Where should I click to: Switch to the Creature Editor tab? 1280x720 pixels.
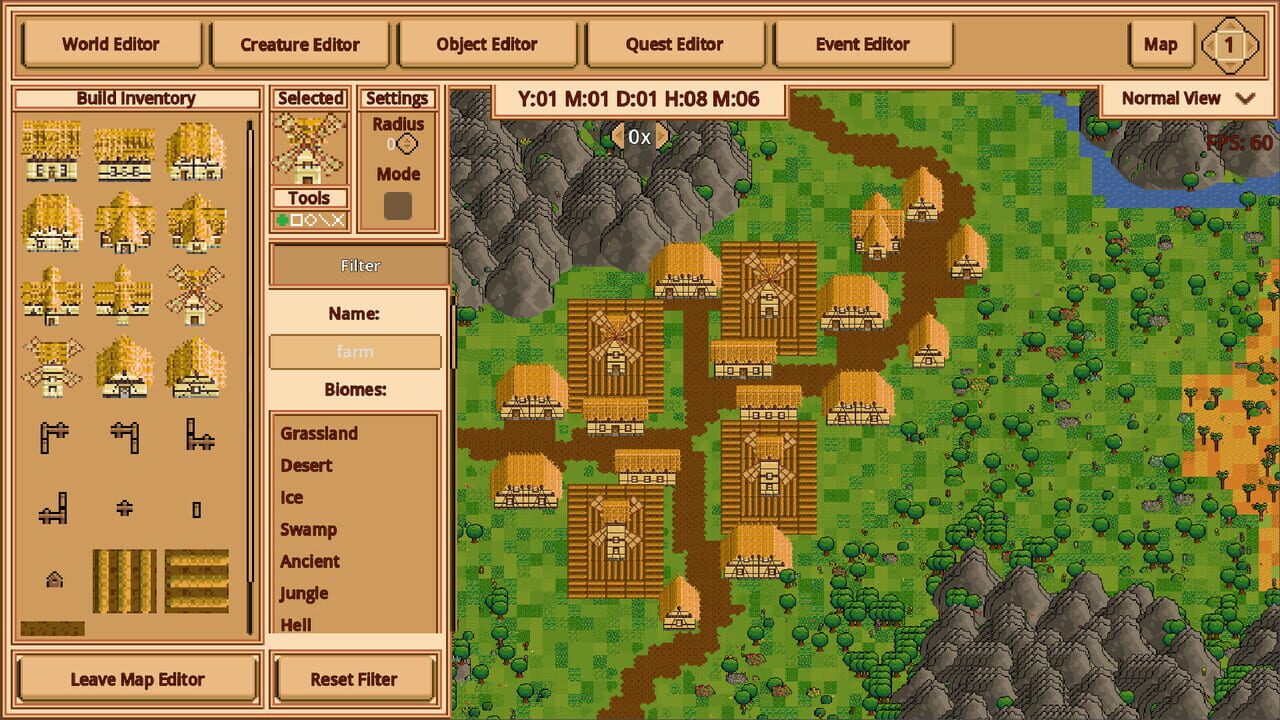(x=299, y=44)
